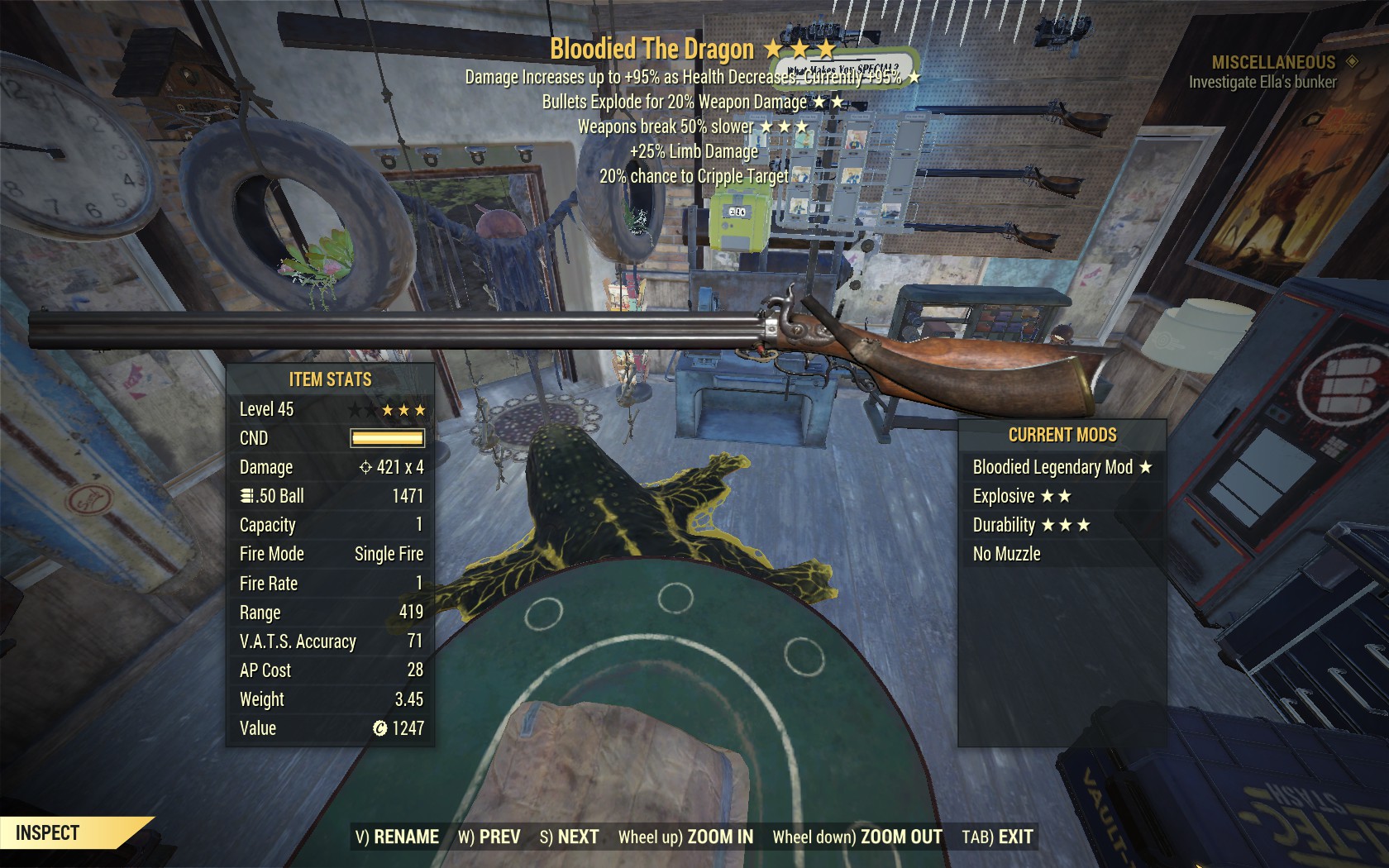Click the ZOOM IN control
The image size is (1389, 868).
point(718,837)
